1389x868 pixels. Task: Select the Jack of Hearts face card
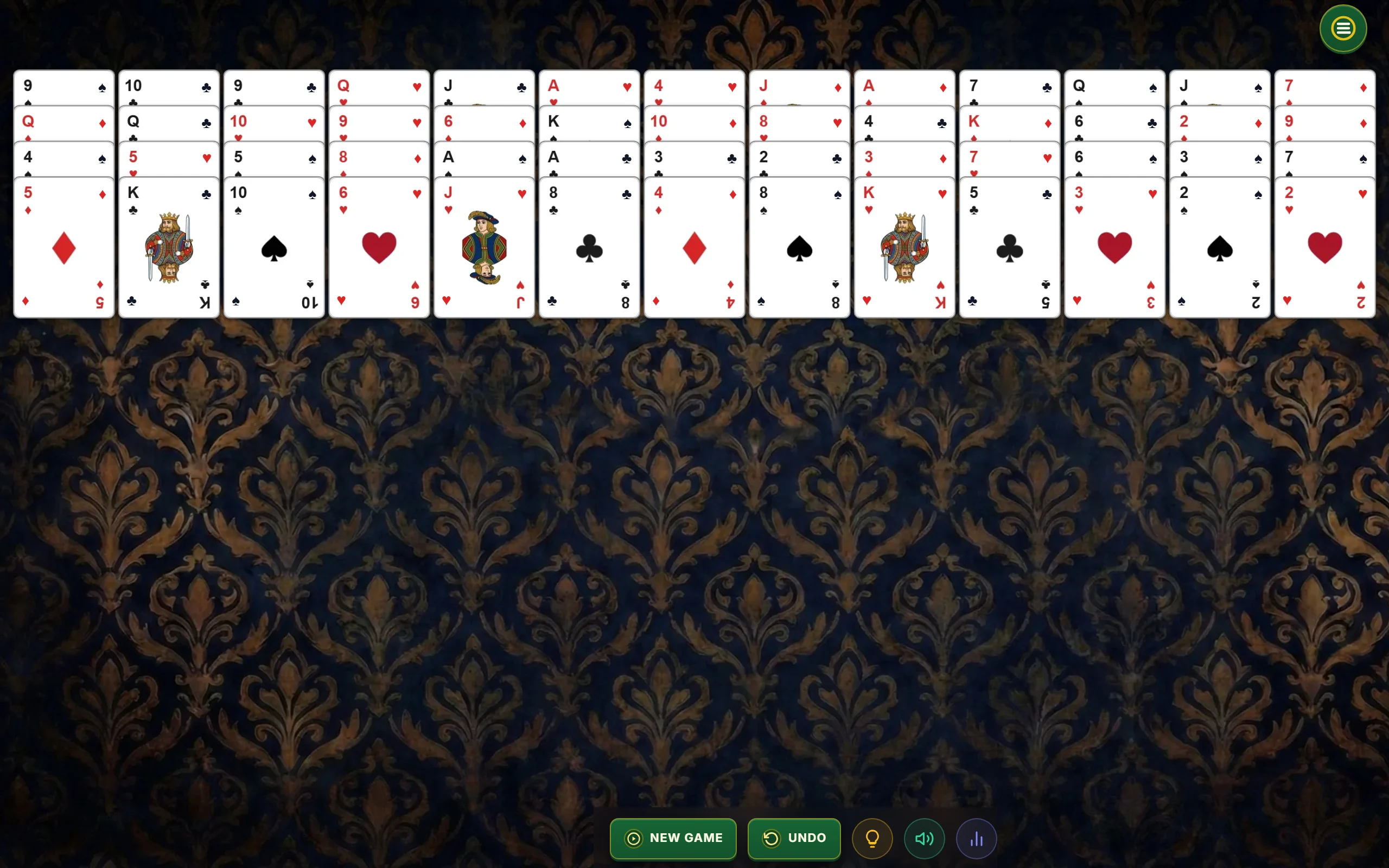point(484,248)
